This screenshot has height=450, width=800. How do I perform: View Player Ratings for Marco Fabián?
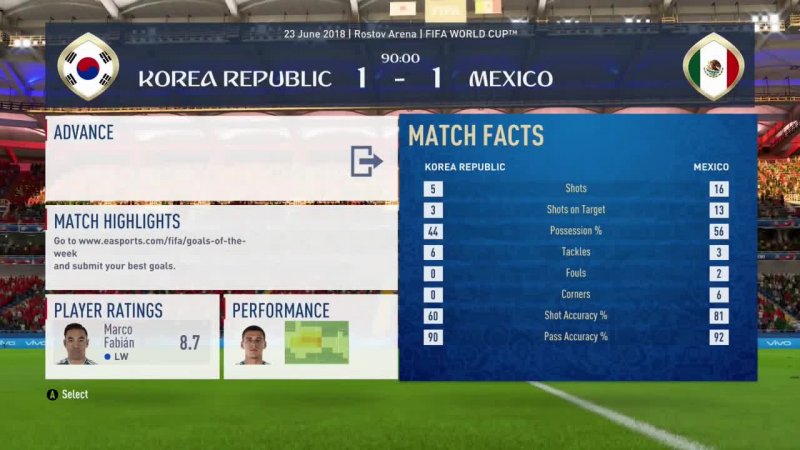point(132,336)
